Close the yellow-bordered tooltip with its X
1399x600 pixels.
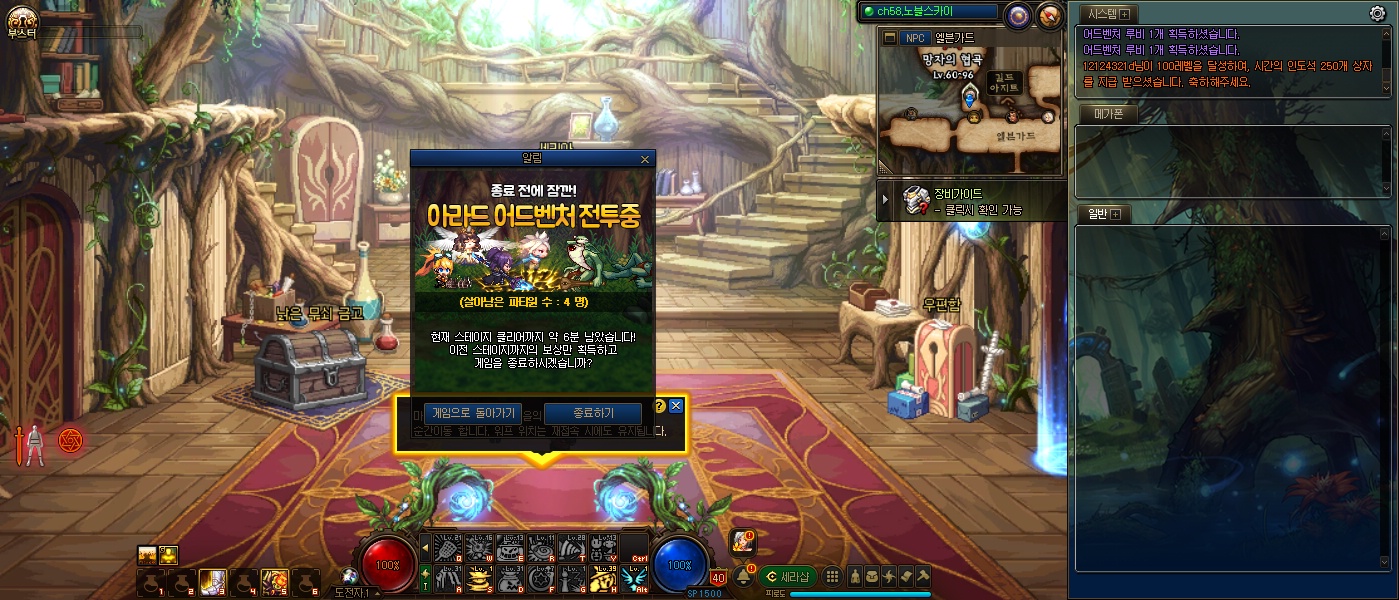click(676, 406)
